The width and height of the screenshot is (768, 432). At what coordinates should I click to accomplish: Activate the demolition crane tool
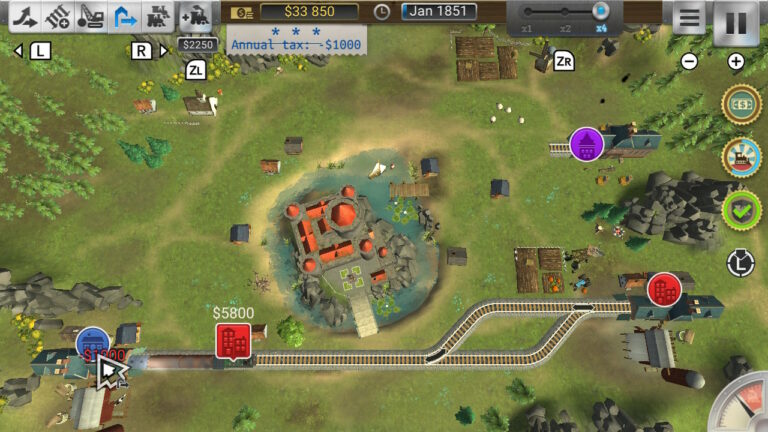[91, 17]
